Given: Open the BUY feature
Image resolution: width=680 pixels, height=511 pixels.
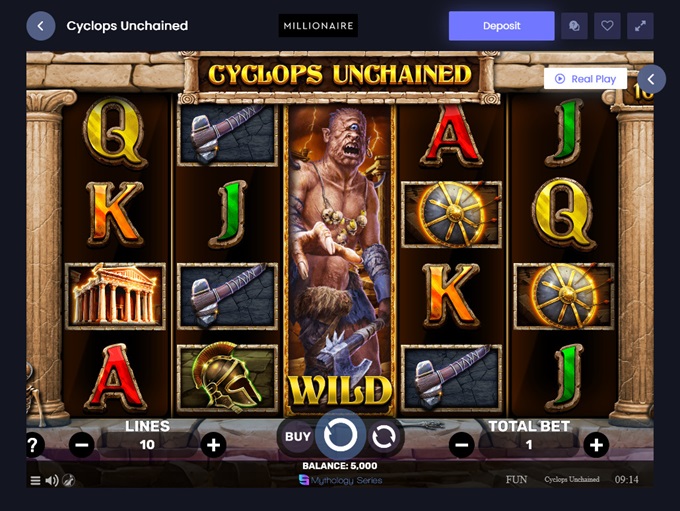Looking at the screenshot, I should tap(298, 436).
